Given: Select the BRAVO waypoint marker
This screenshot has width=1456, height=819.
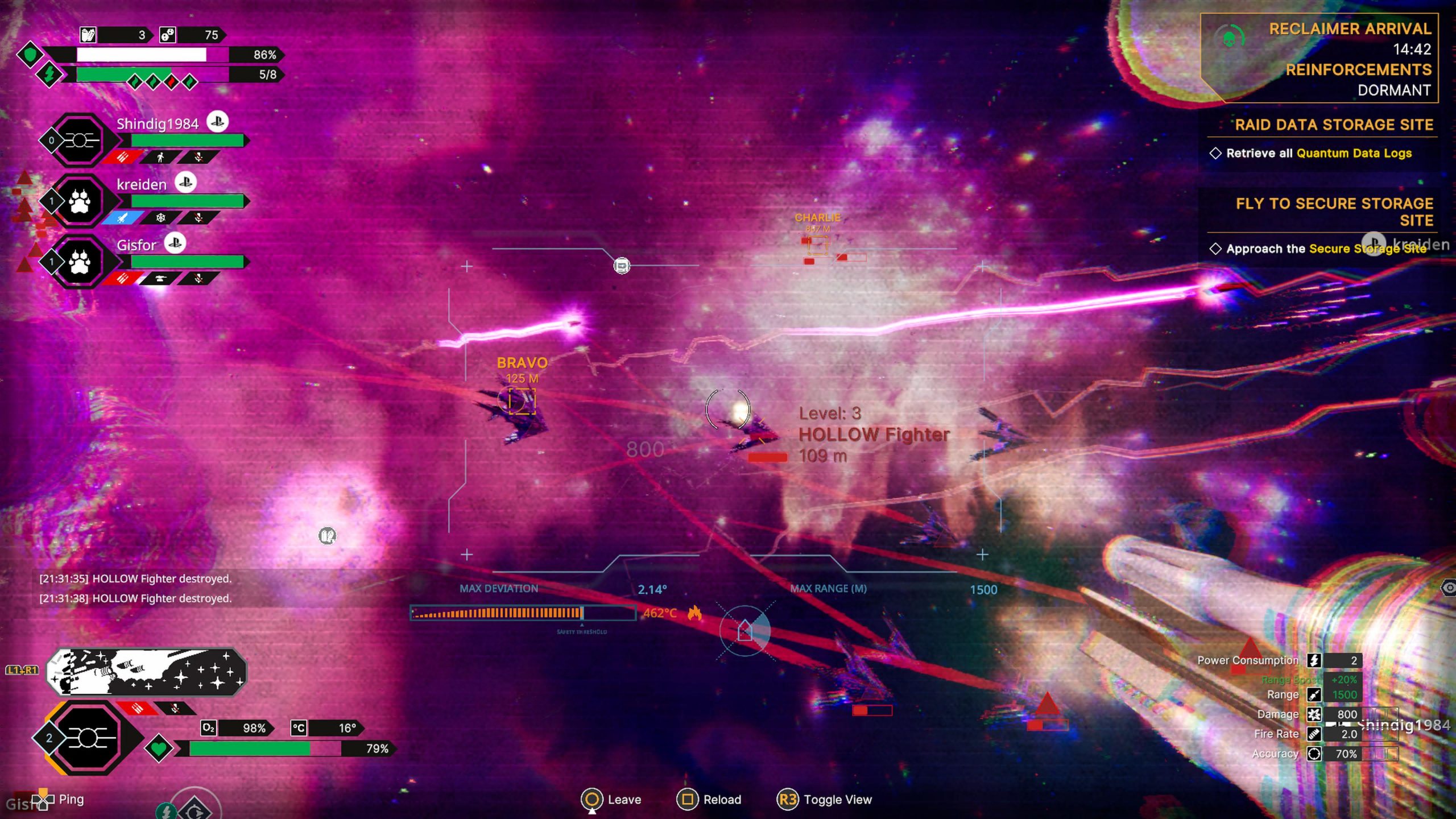Looking at the screenshot, I should coord(522,400).
